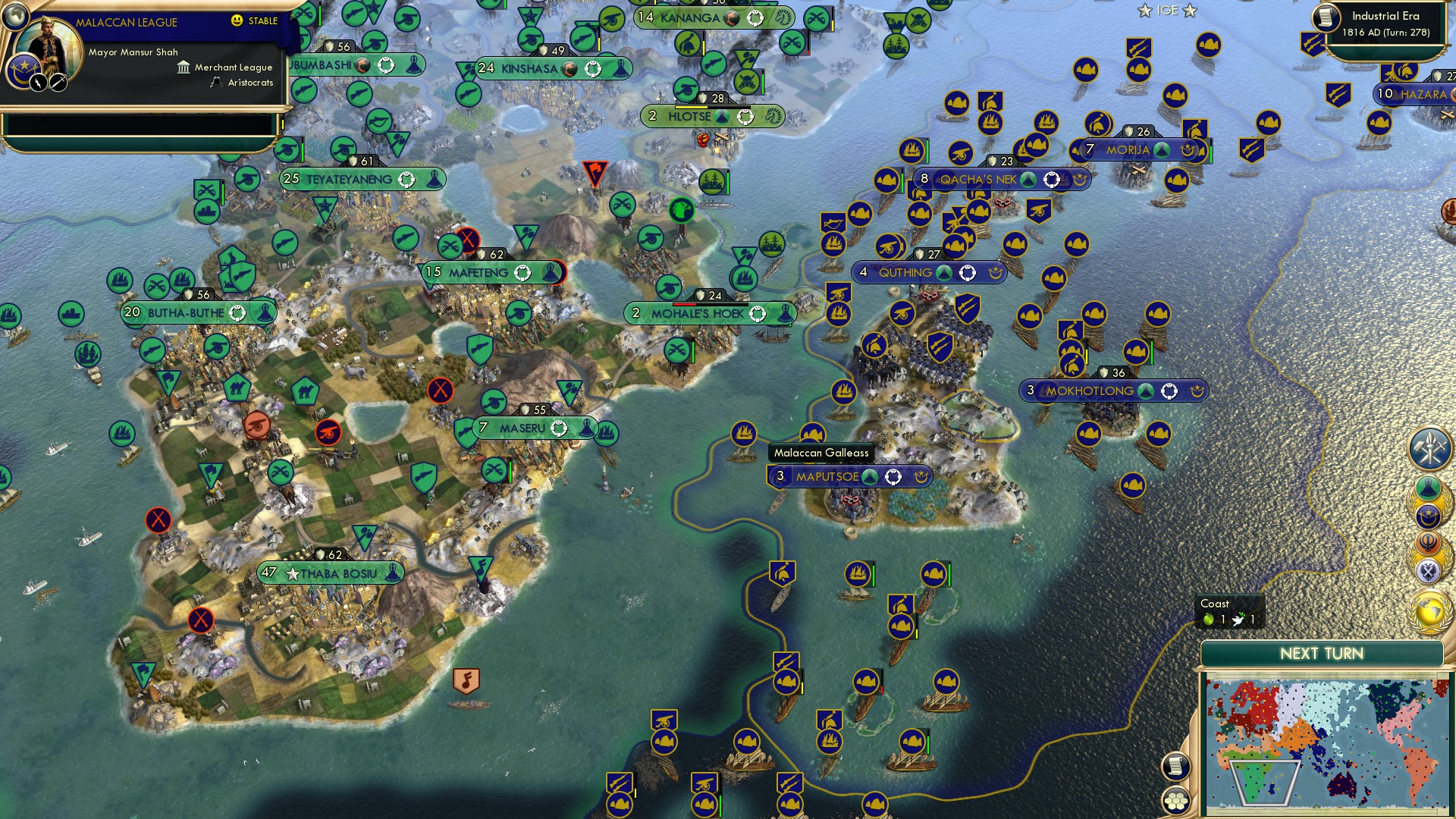Click the Merchant League building icon

point(183,67)
